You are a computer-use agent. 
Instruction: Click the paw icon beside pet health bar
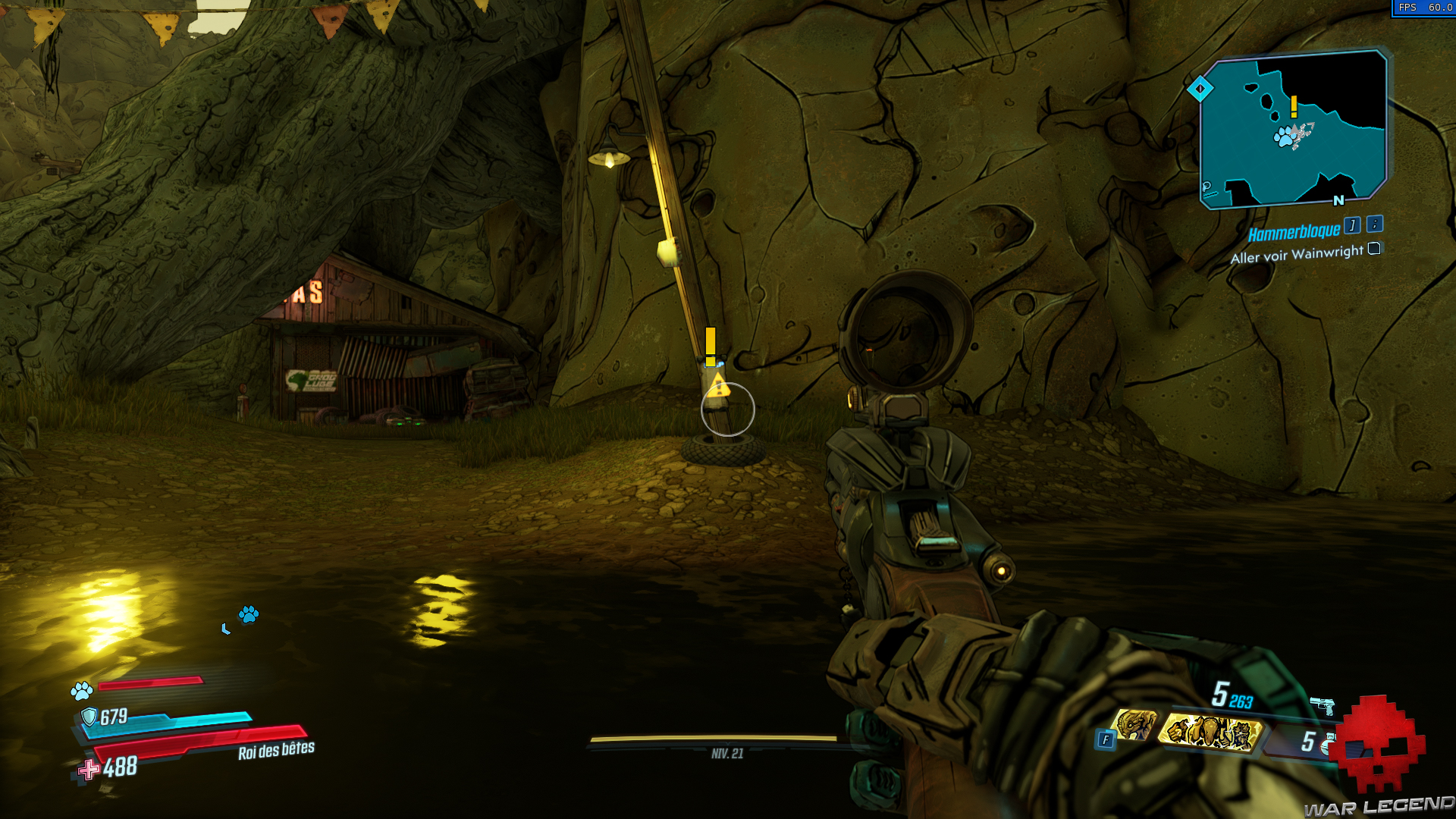(x=82, y=690)
